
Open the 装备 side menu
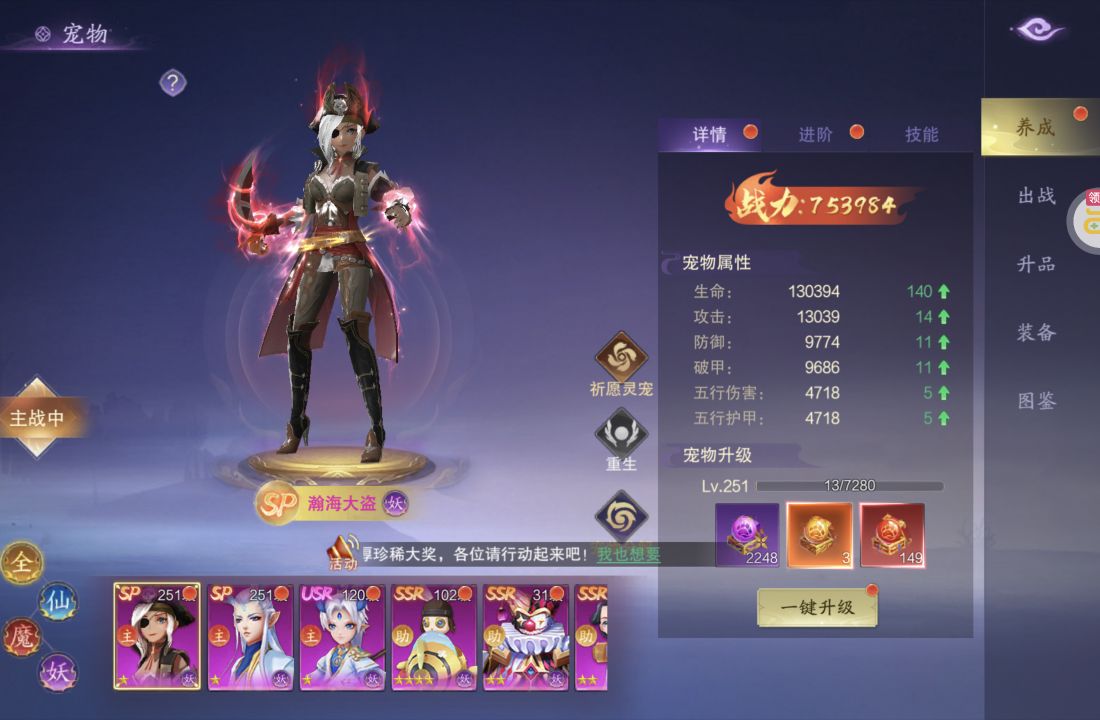click(x=1036, y=332)
